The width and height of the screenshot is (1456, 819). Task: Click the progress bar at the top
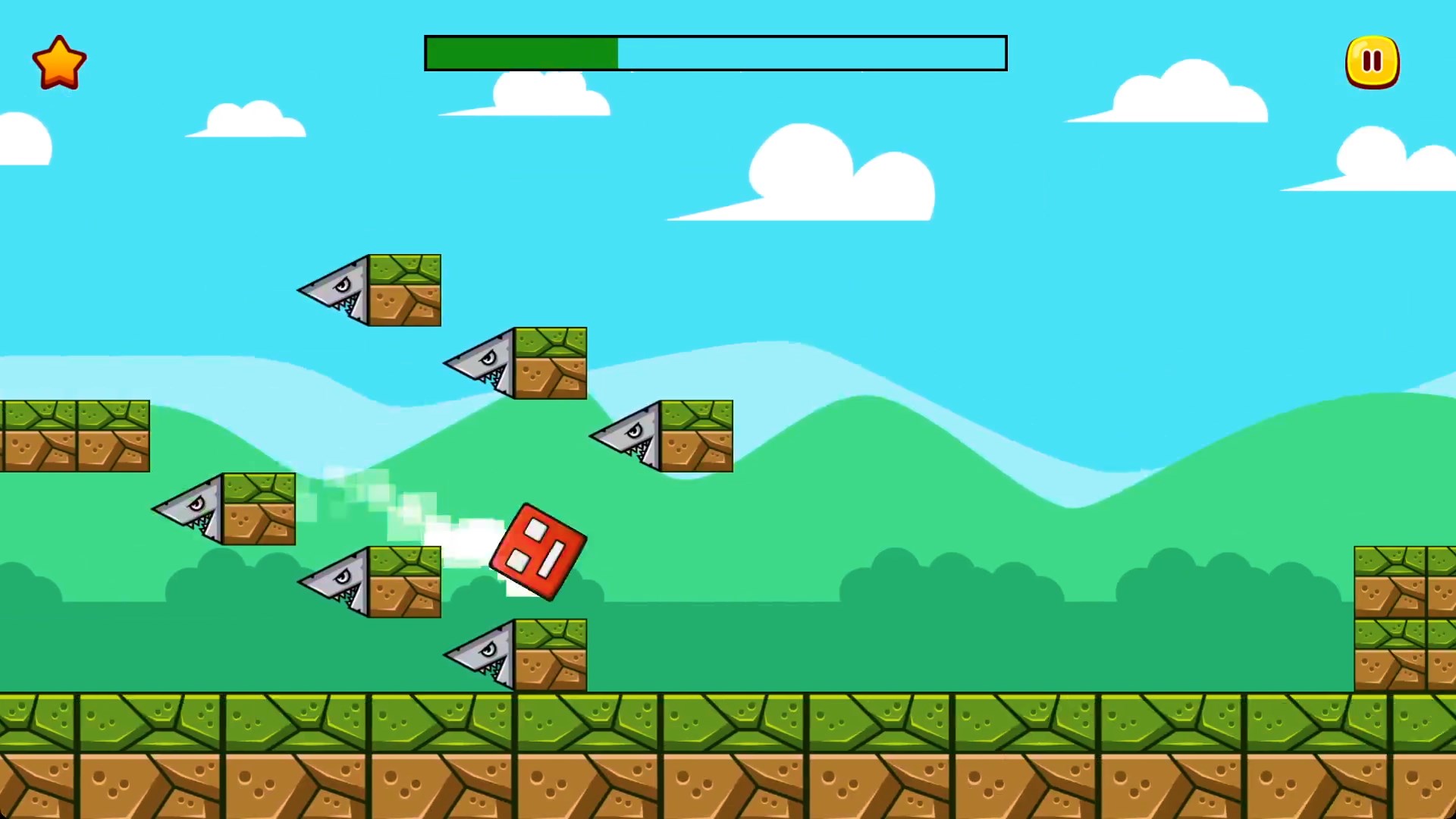tap(715, 52)
